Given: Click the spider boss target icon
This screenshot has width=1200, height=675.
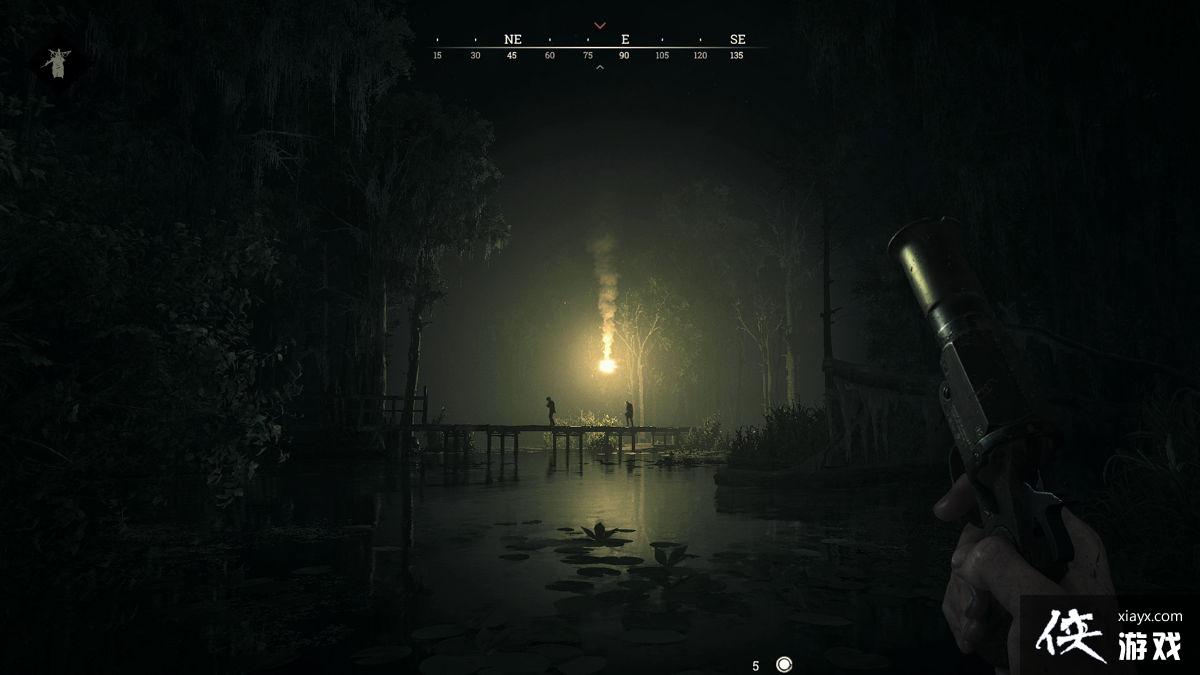Looking at the screenshot, I should [x=56, y=64].
